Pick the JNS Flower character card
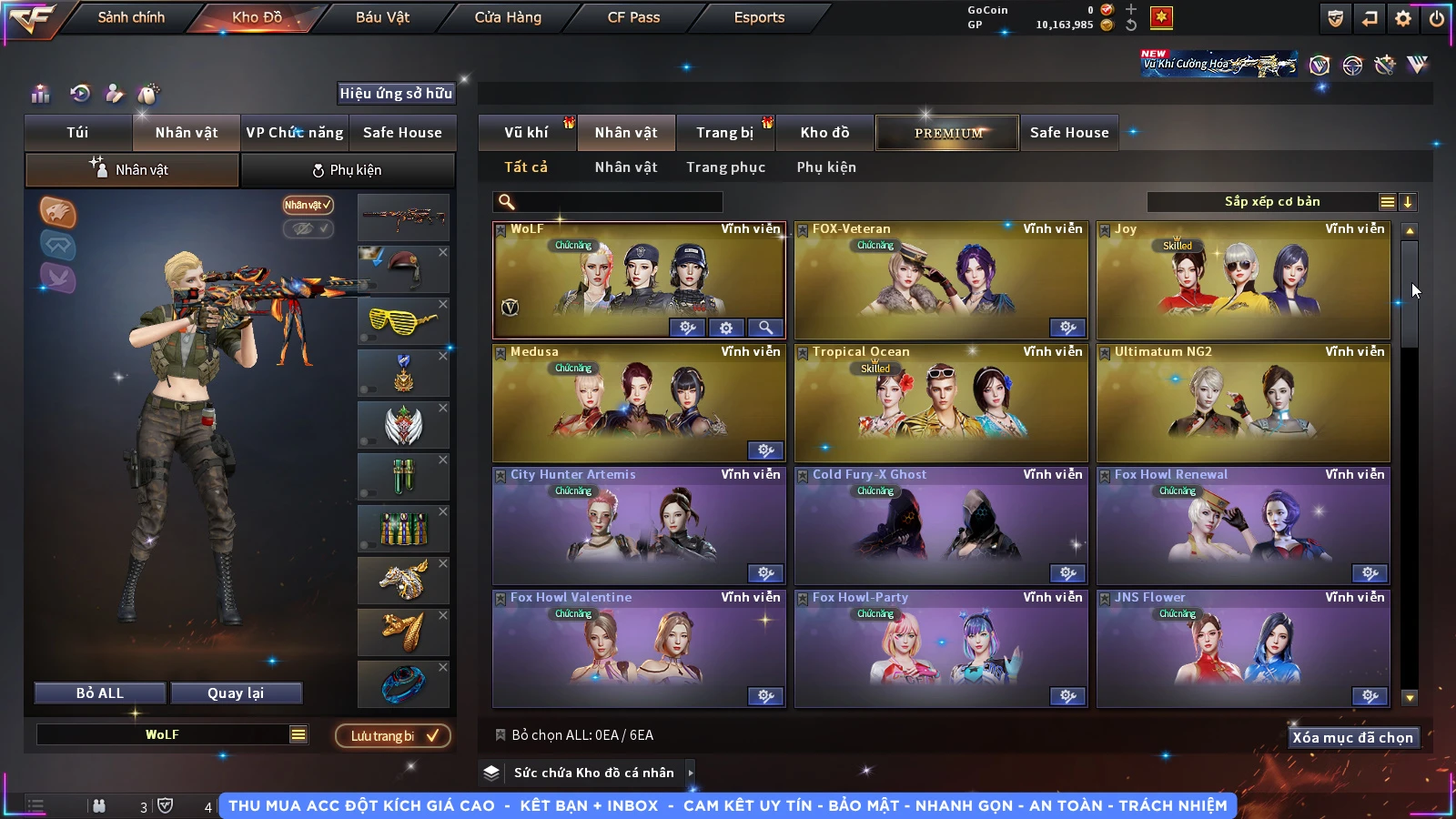1456x819 pixels. (x=1242, y=649)
